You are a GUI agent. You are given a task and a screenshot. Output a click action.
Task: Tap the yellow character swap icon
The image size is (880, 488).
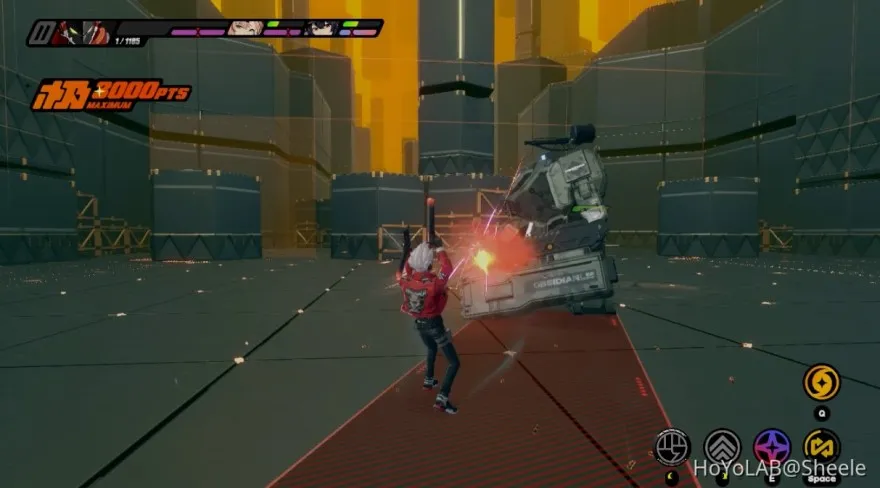pos(822,446)
